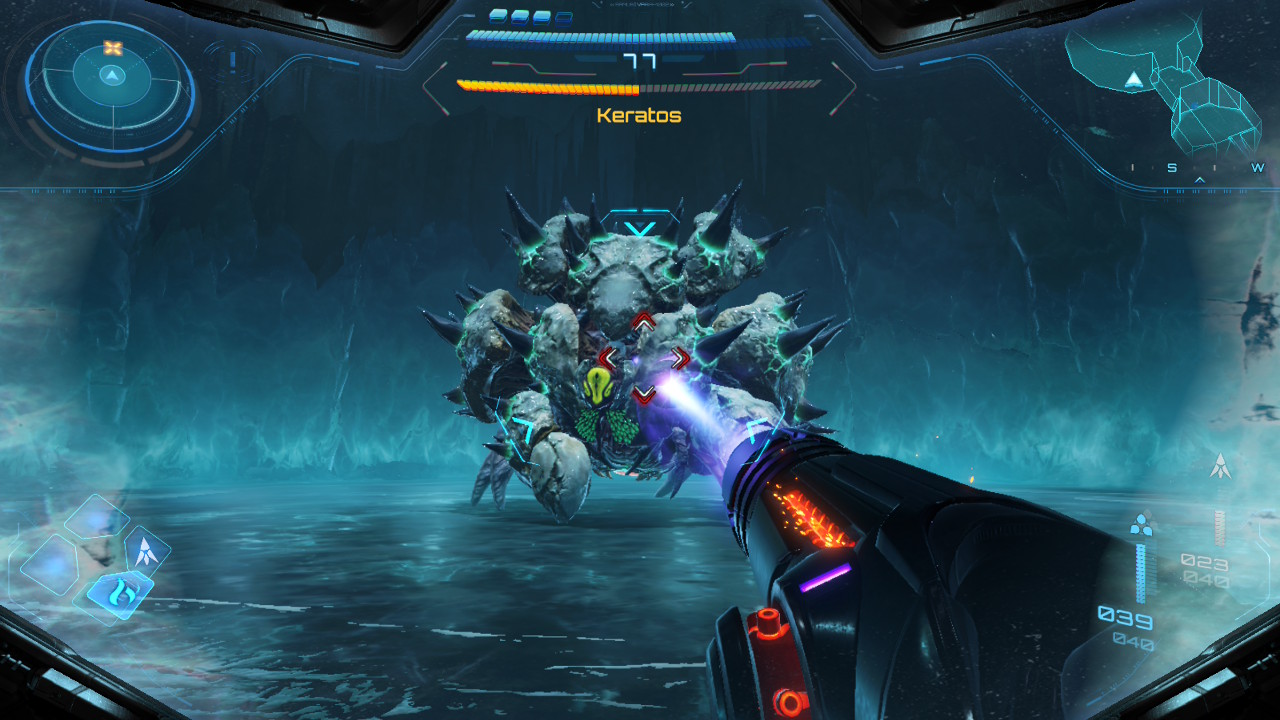Click the upward red arrow of the targeting reticle

644,320
